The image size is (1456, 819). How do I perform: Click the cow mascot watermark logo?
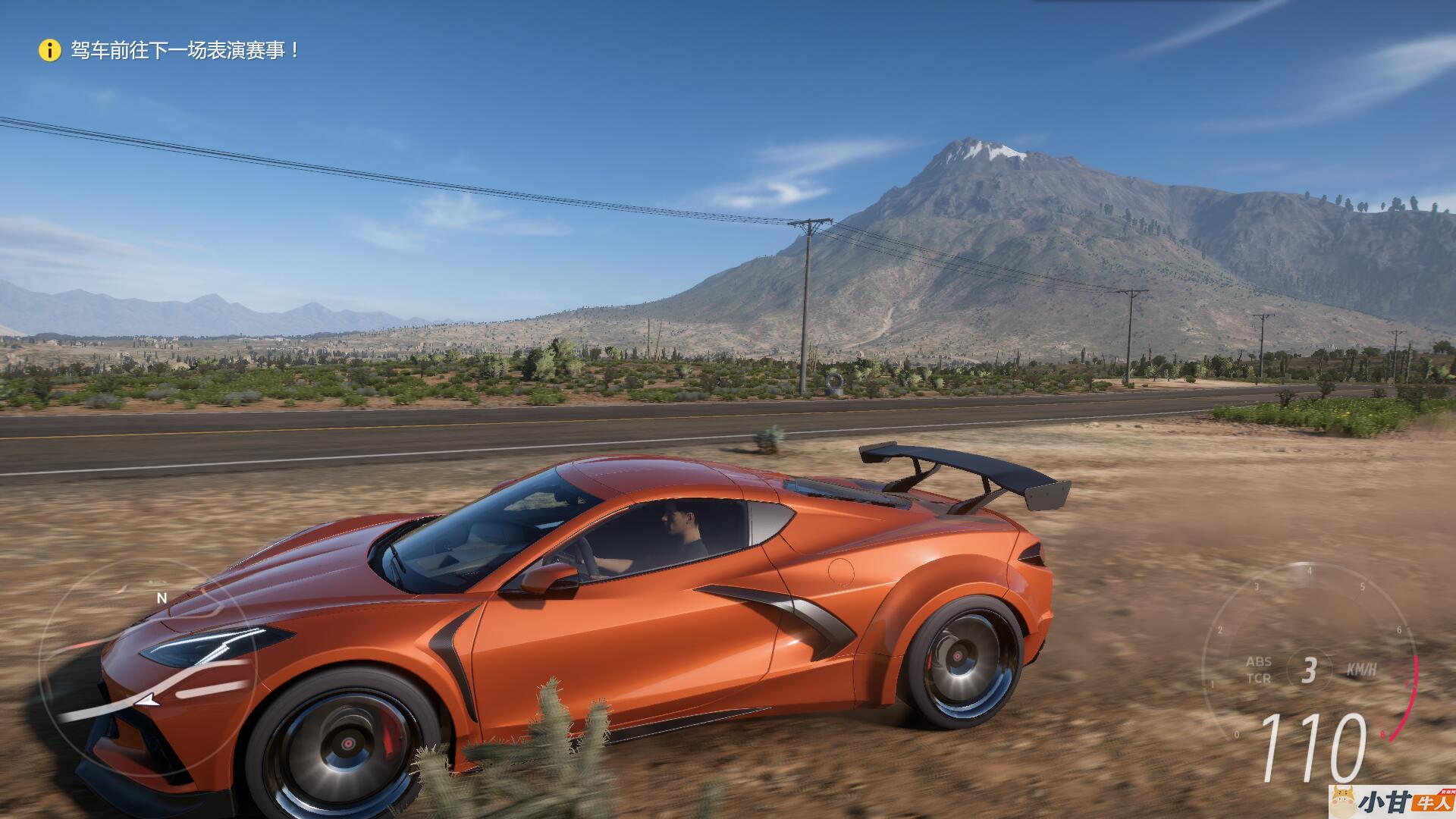click(x=1343, y=802)
